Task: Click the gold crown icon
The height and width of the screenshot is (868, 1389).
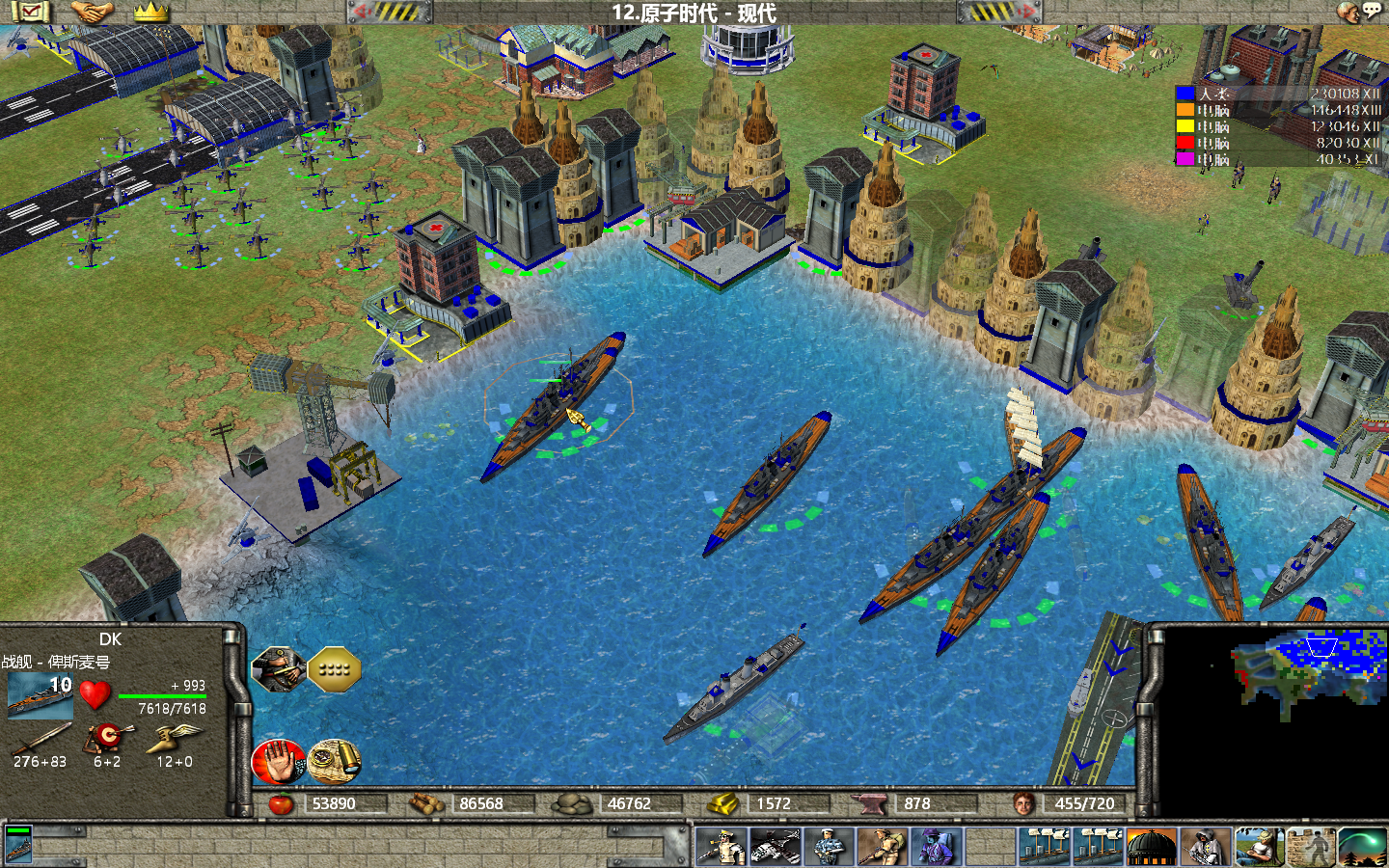Action: pos(150,12)
